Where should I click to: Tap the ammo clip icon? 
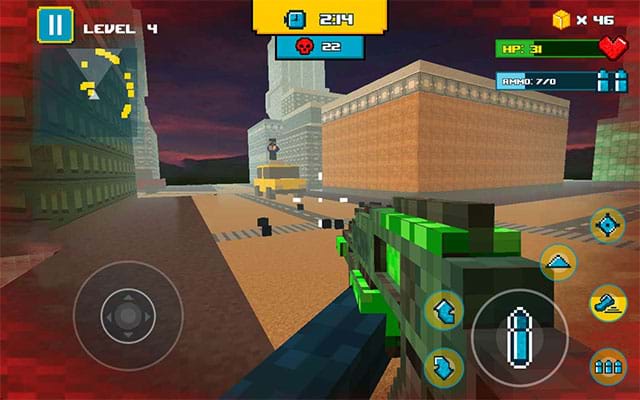click(603, 81)
